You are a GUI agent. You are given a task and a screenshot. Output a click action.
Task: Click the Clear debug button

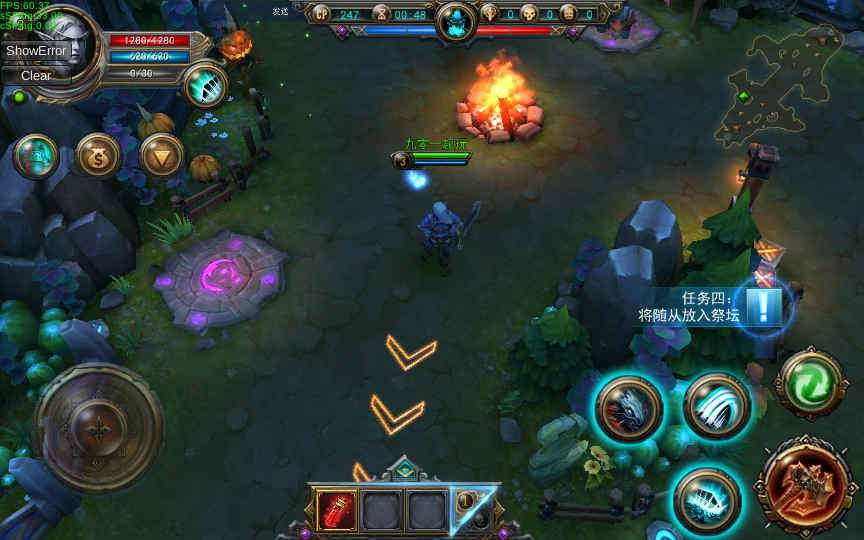[36, 75]
